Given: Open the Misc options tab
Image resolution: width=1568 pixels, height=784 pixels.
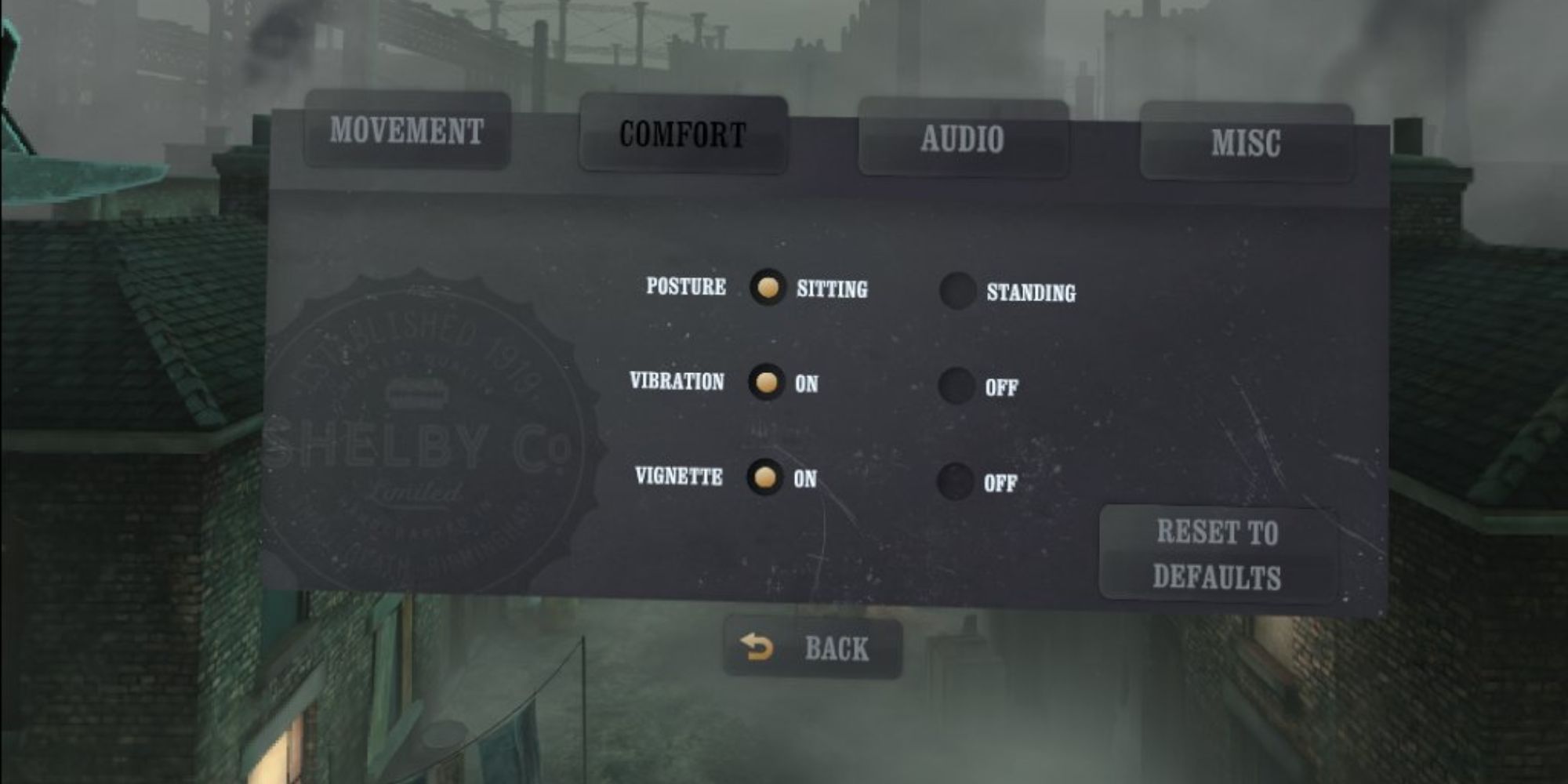Looking at the screenshot, I should [1247, 141].
